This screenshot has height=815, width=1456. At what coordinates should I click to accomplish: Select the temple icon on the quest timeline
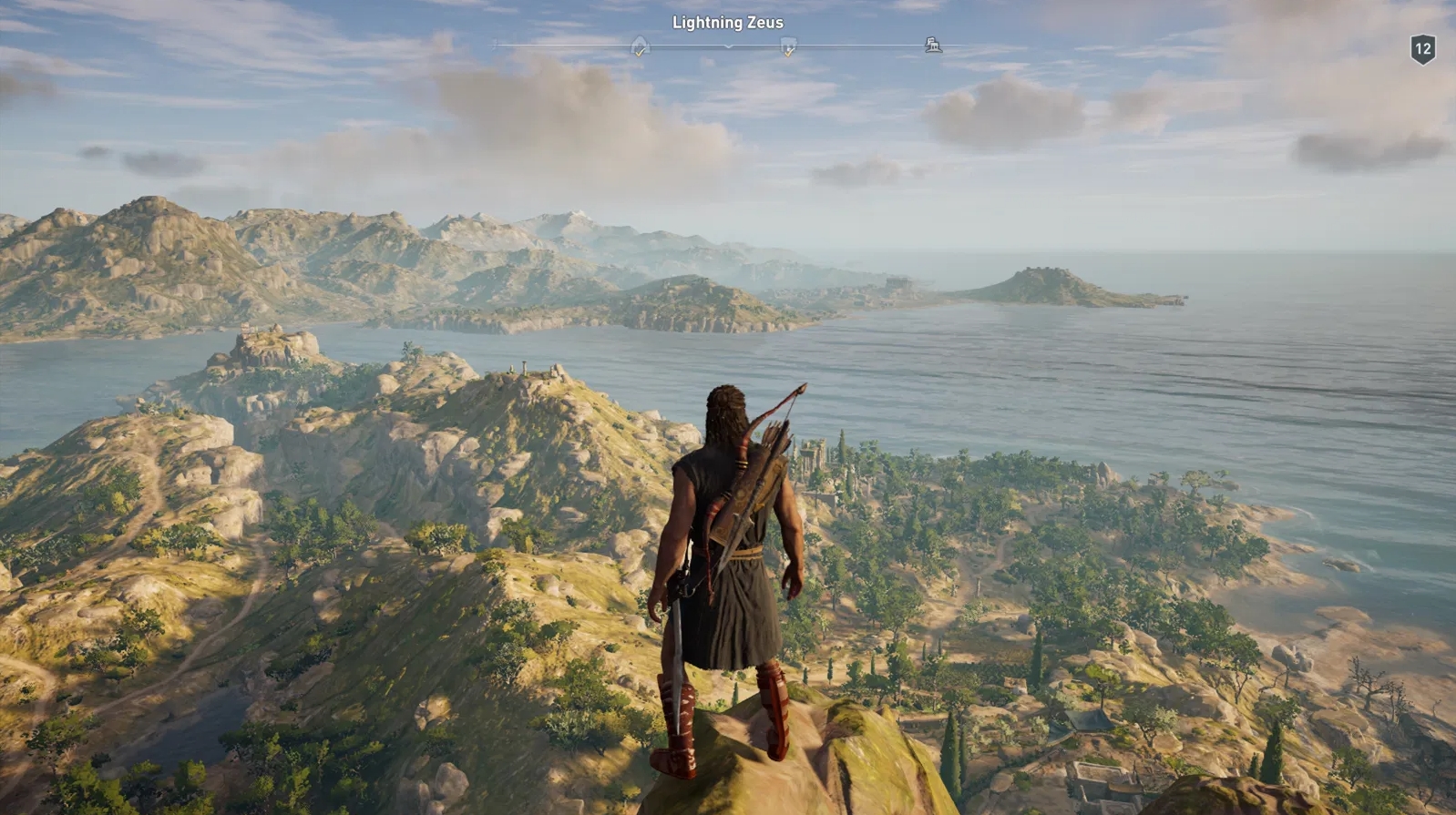934,44
